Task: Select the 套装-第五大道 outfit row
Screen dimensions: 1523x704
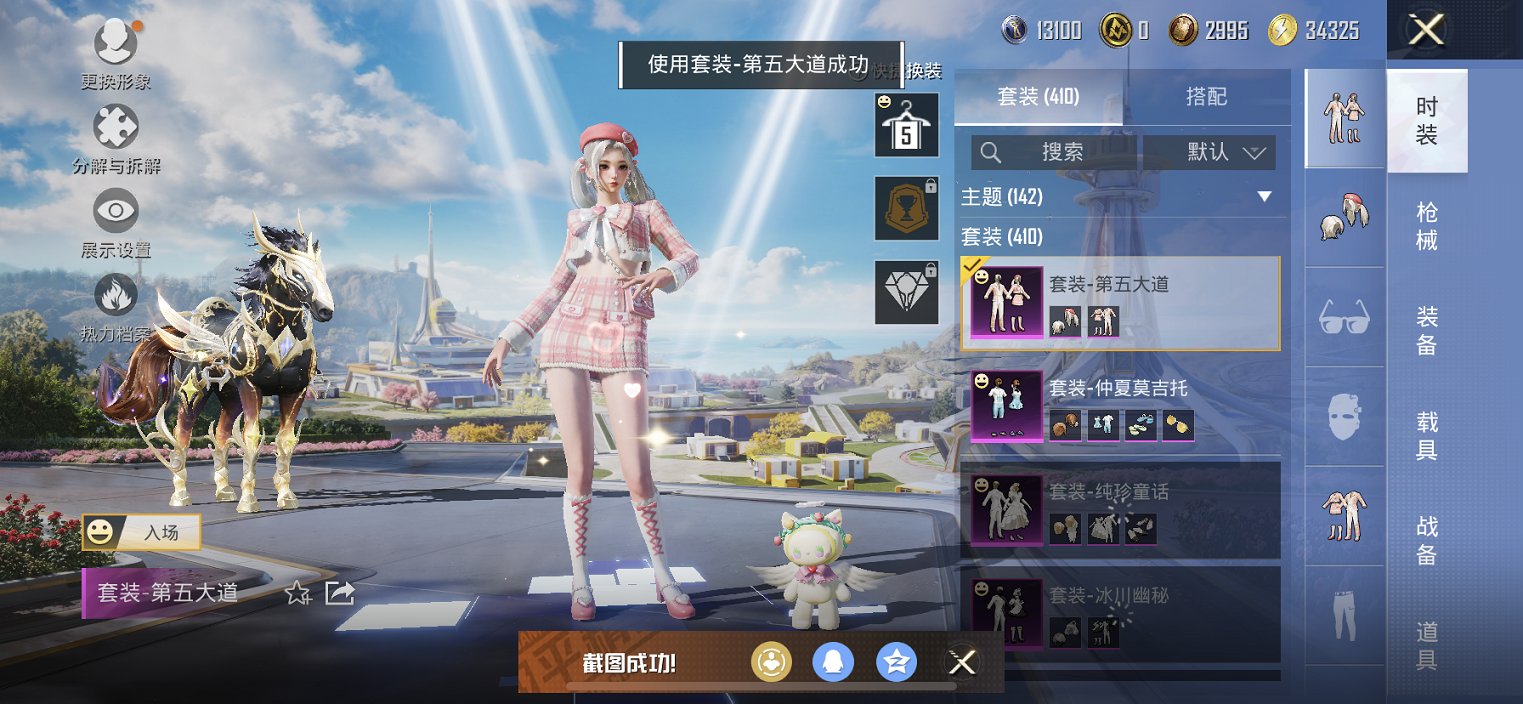Action: coord(1120,303)
